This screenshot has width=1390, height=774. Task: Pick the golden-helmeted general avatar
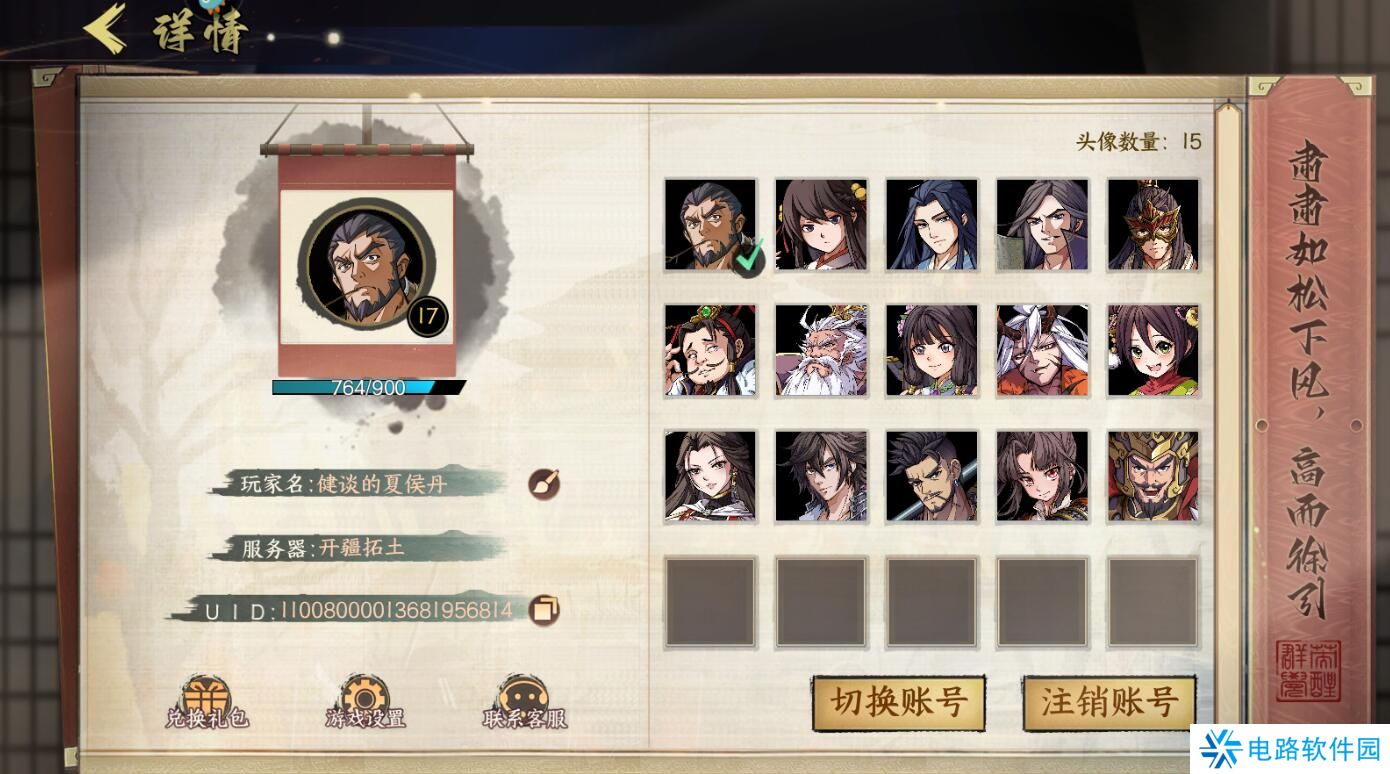(x=1152, y=477)
